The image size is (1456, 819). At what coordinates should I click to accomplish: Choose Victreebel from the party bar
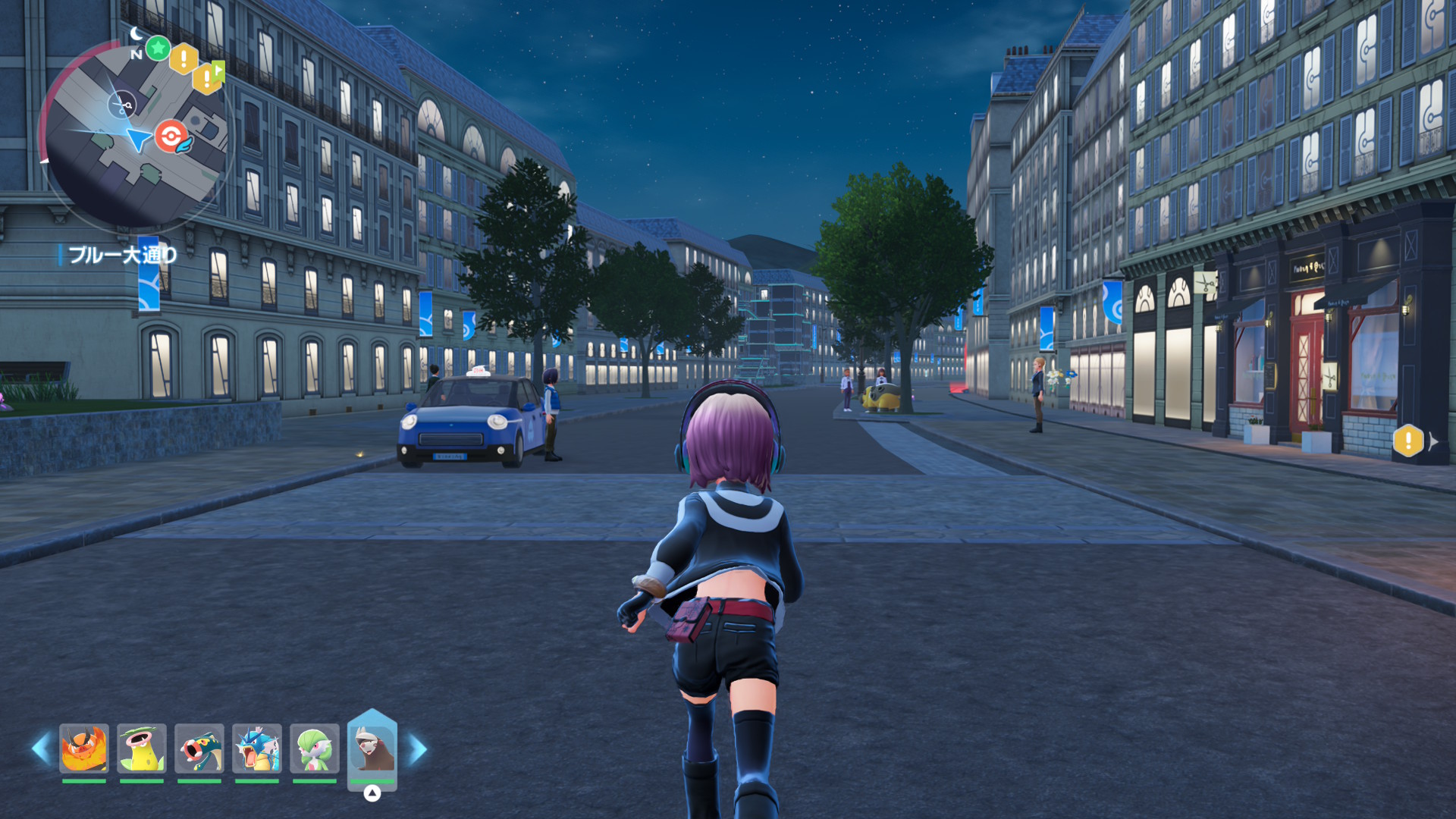coord(142,748)
